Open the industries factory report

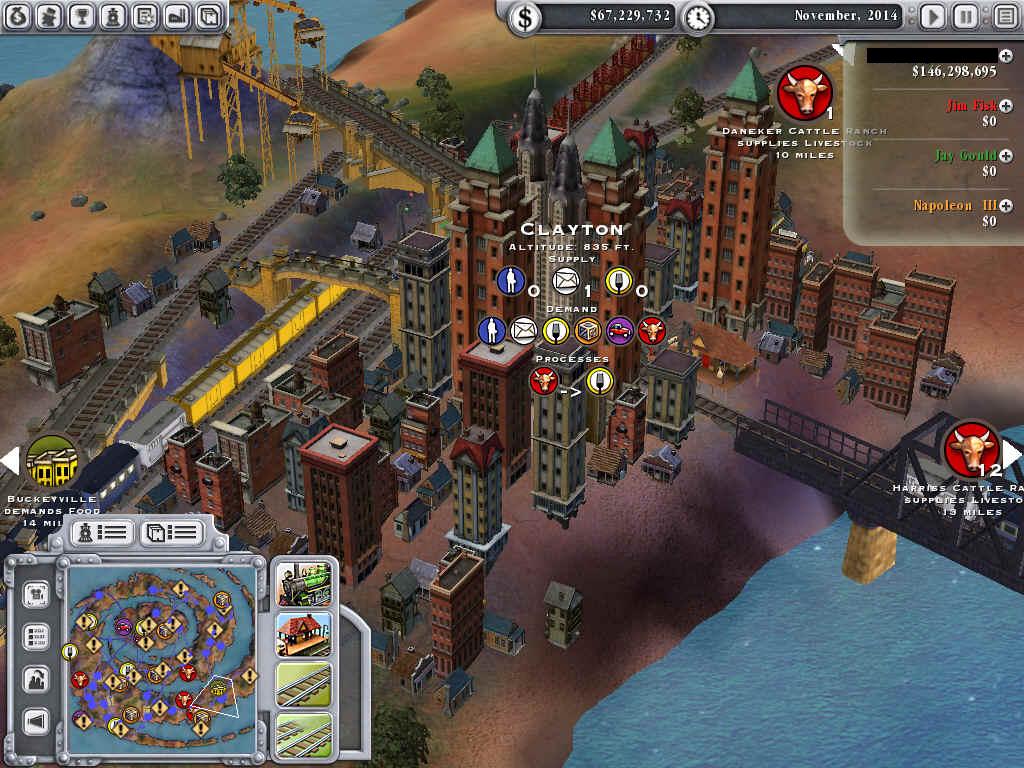click(x=176, y=15)
